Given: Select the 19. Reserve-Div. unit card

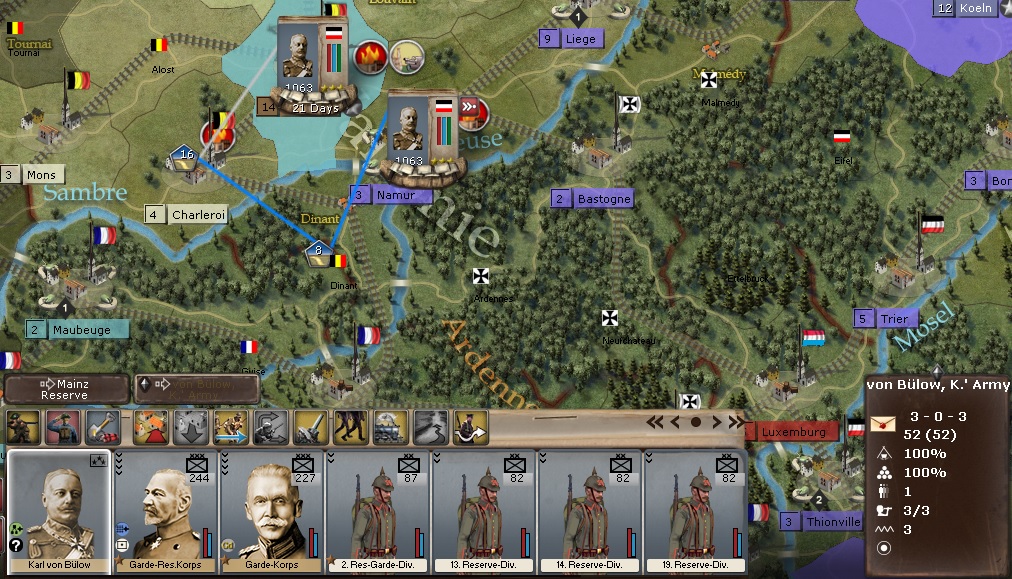Looking at the screenshot, I should pos(697,510).
